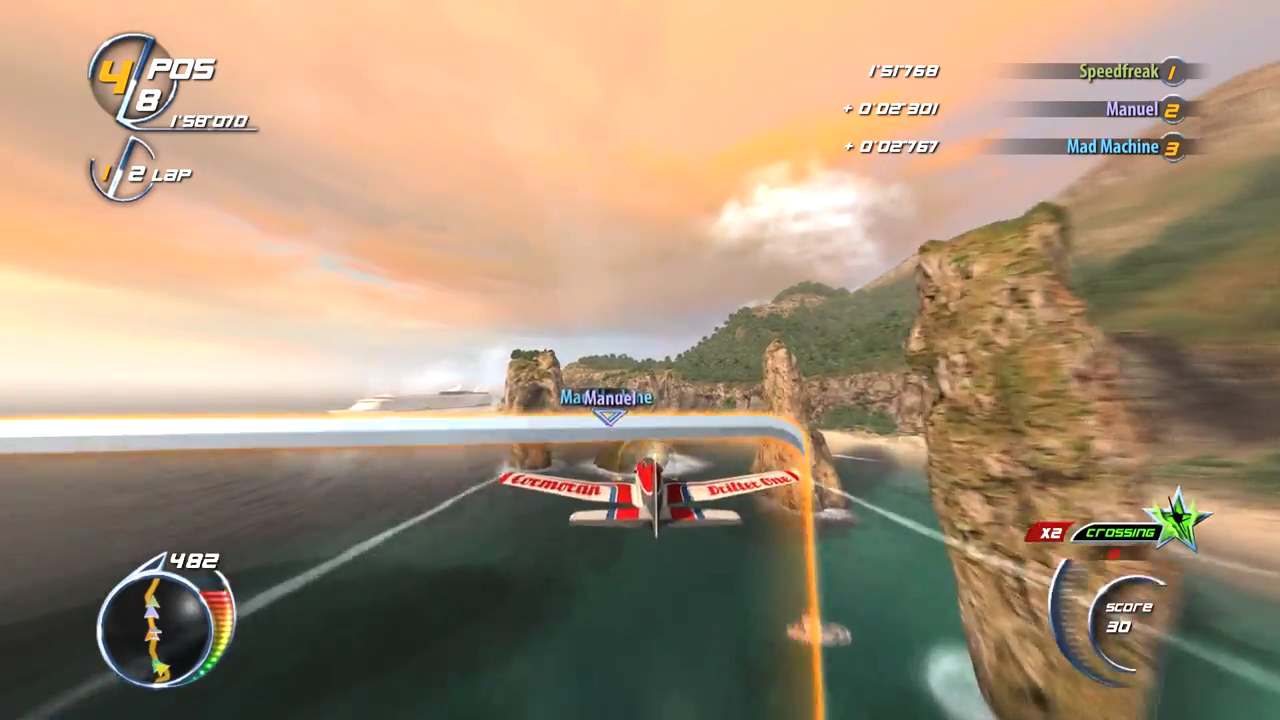Viewport: 1280px width, 720px height.
Task: Click the position indicator showing 4 POS
Action: coord(150,72)
